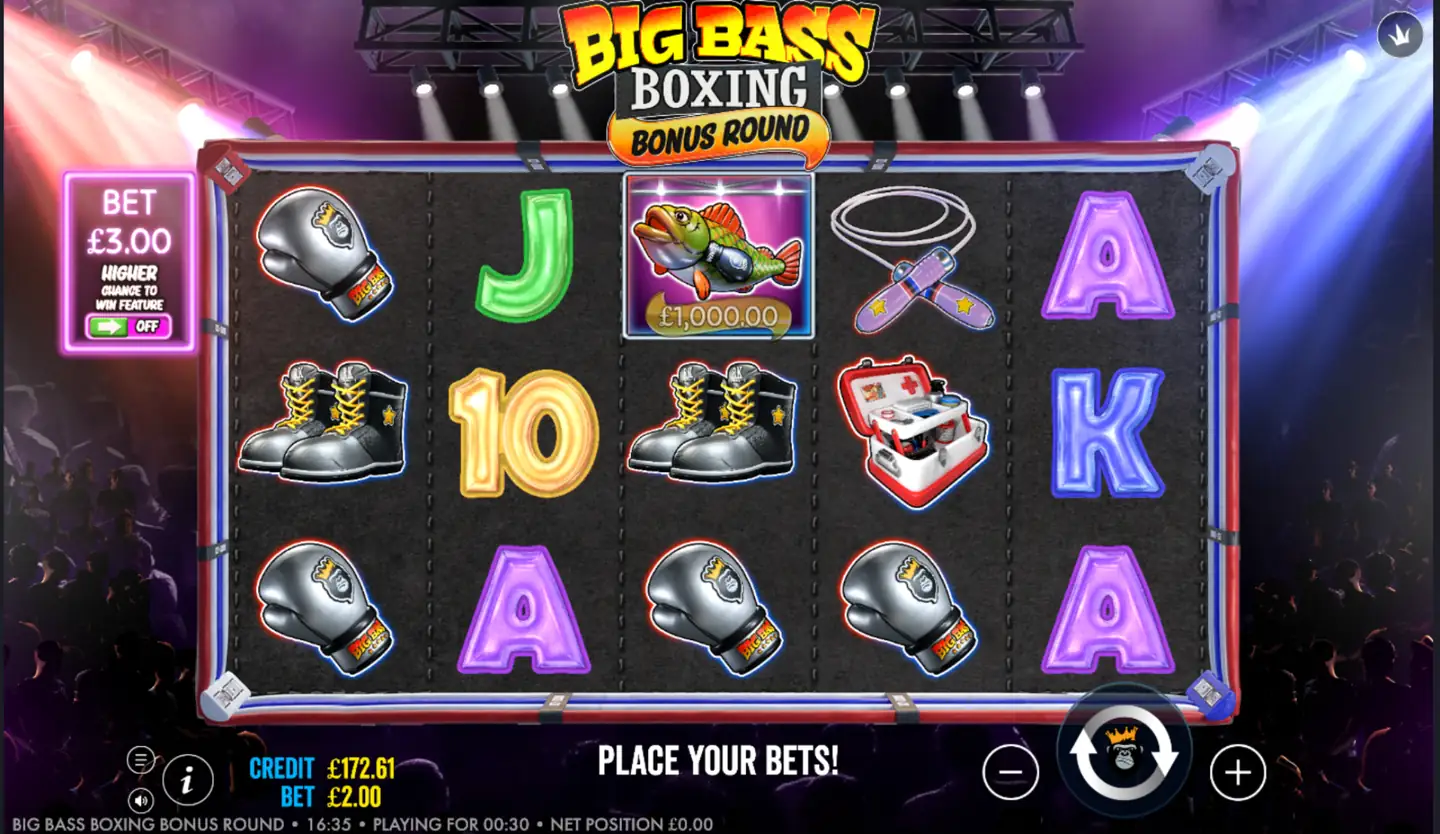Select the £1,000 fish scatter symbol
Screen dimensions: 1440x834
pyautogui.click(x=716, y=257)
